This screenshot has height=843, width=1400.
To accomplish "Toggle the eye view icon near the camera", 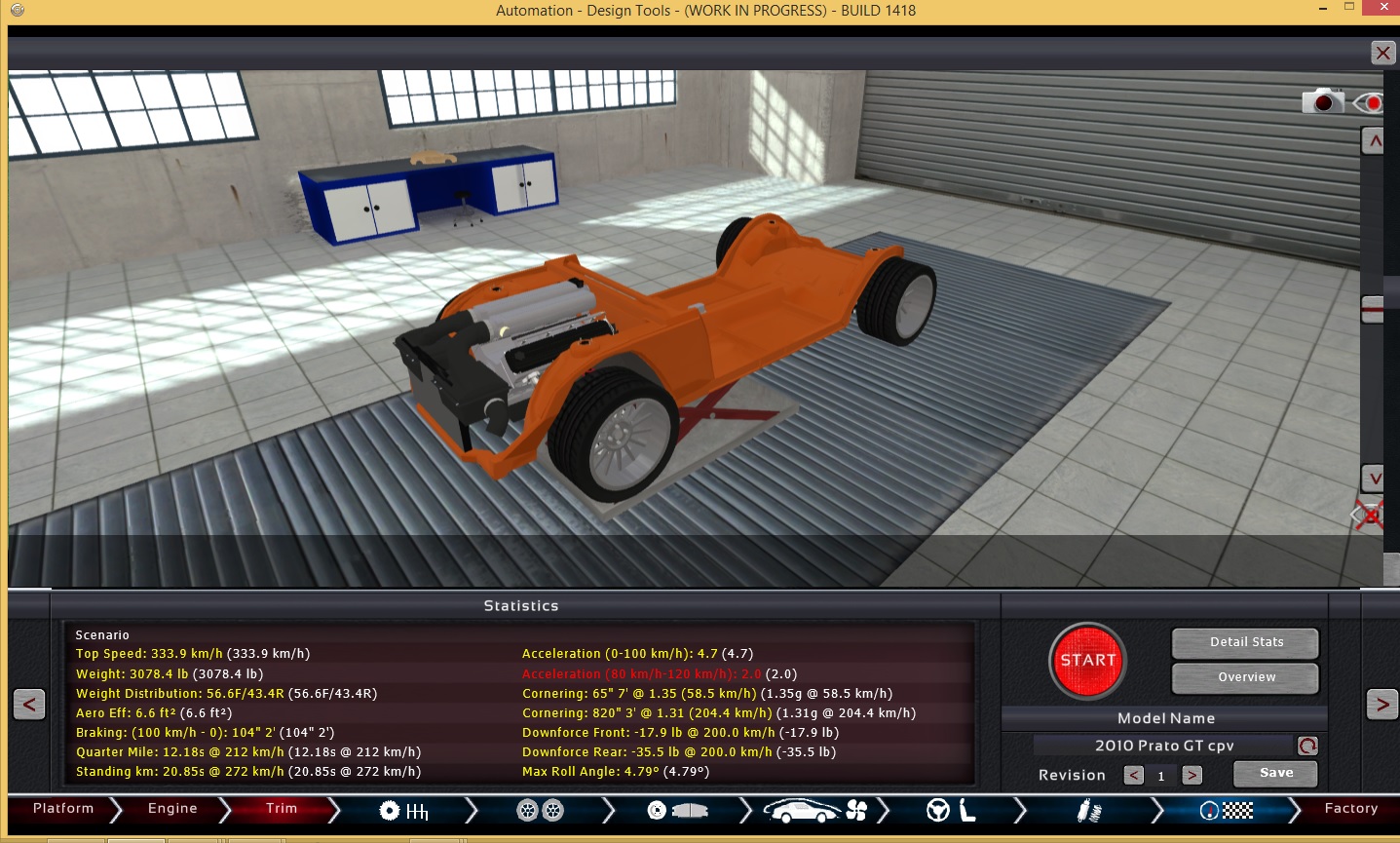I will 1374,100.
